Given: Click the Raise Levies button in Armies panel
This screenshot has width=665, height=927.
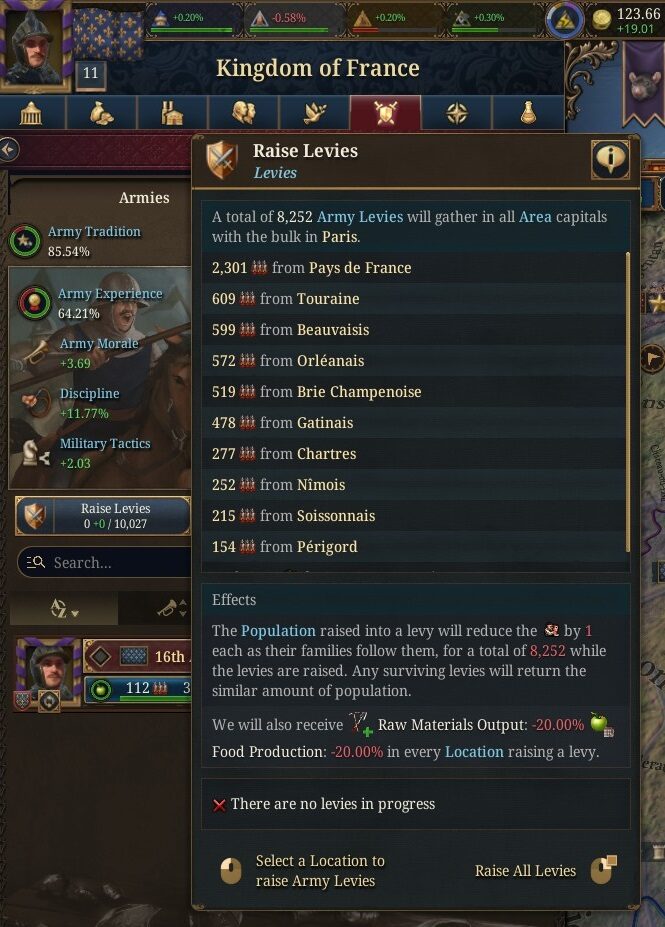Looking at the screenshot, I should tap(103, 516).
